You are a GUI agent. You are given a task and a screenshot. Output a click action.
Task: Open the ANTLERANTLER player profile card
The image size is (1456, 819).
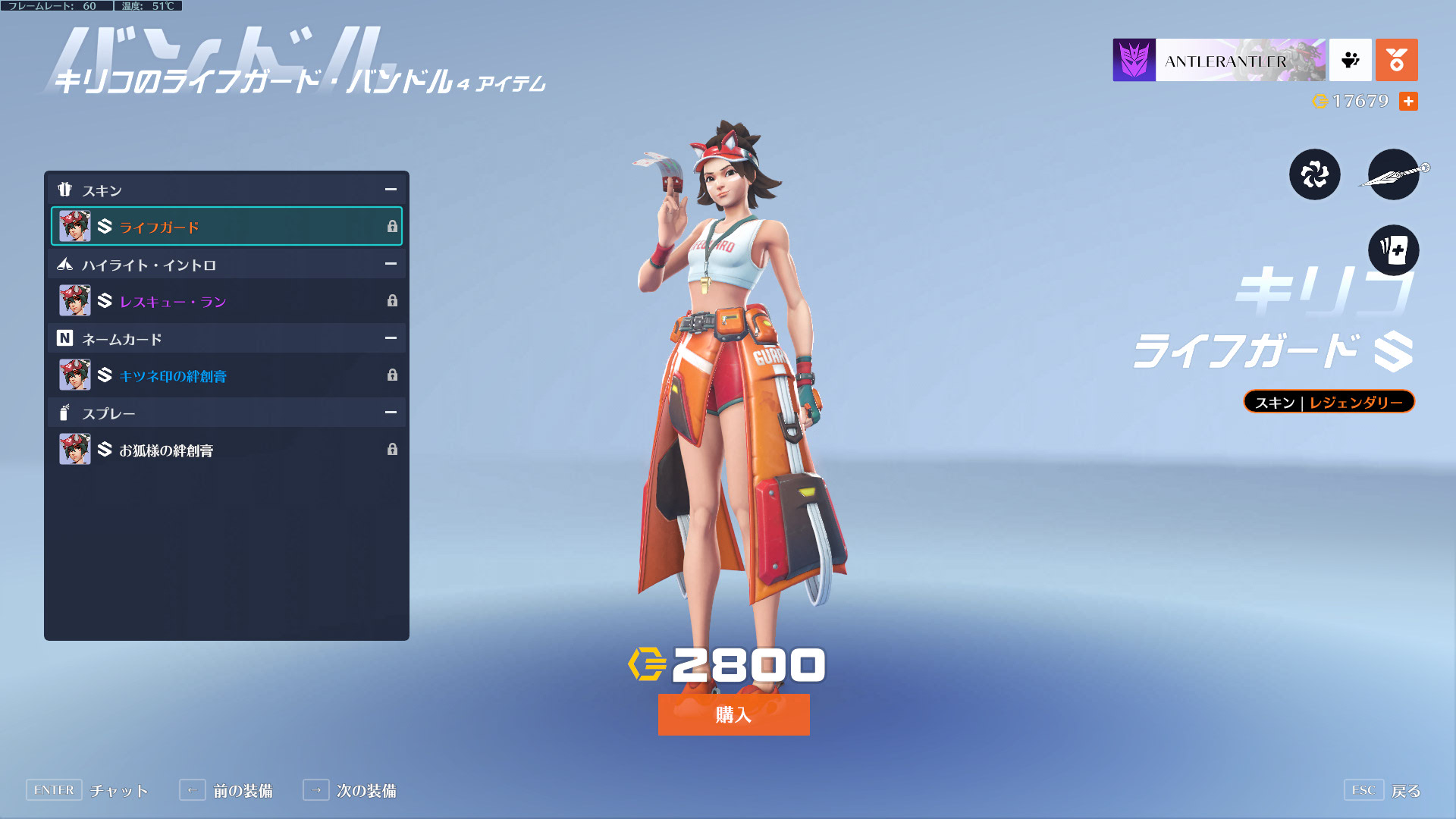pos(1219,60)
